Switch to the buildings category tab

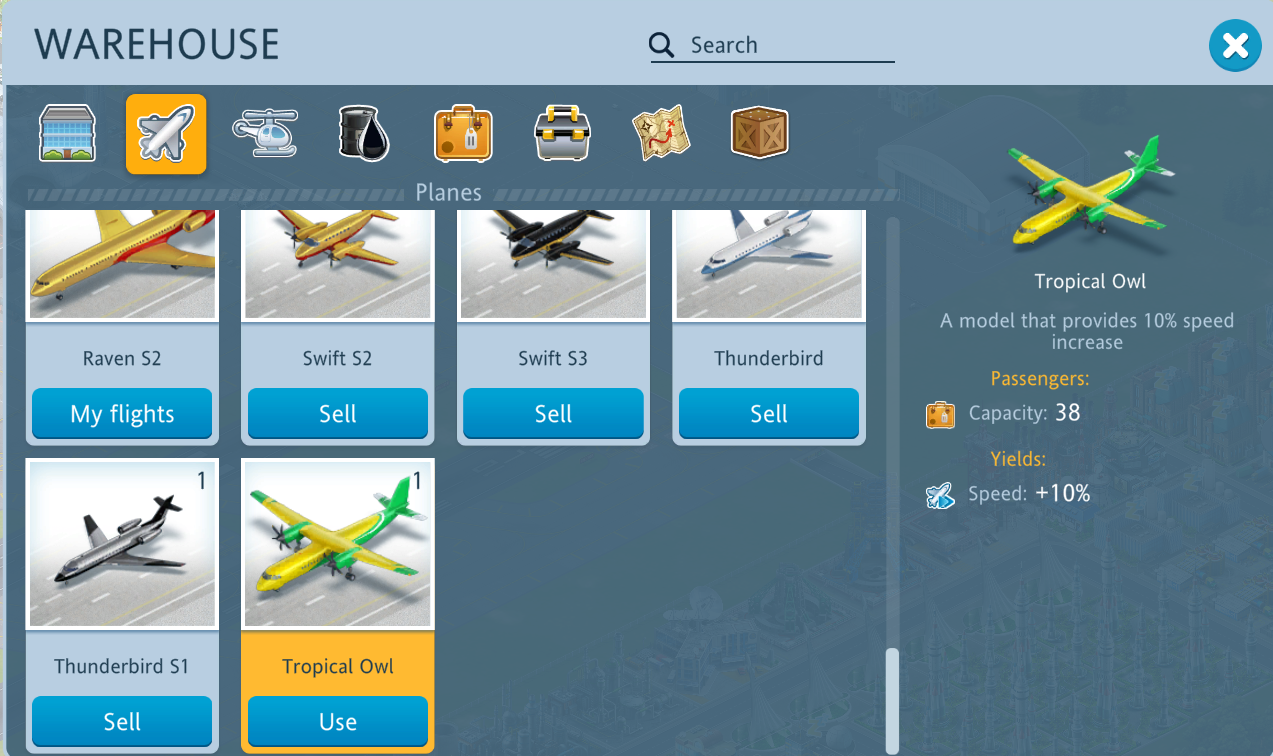[67, 134]
